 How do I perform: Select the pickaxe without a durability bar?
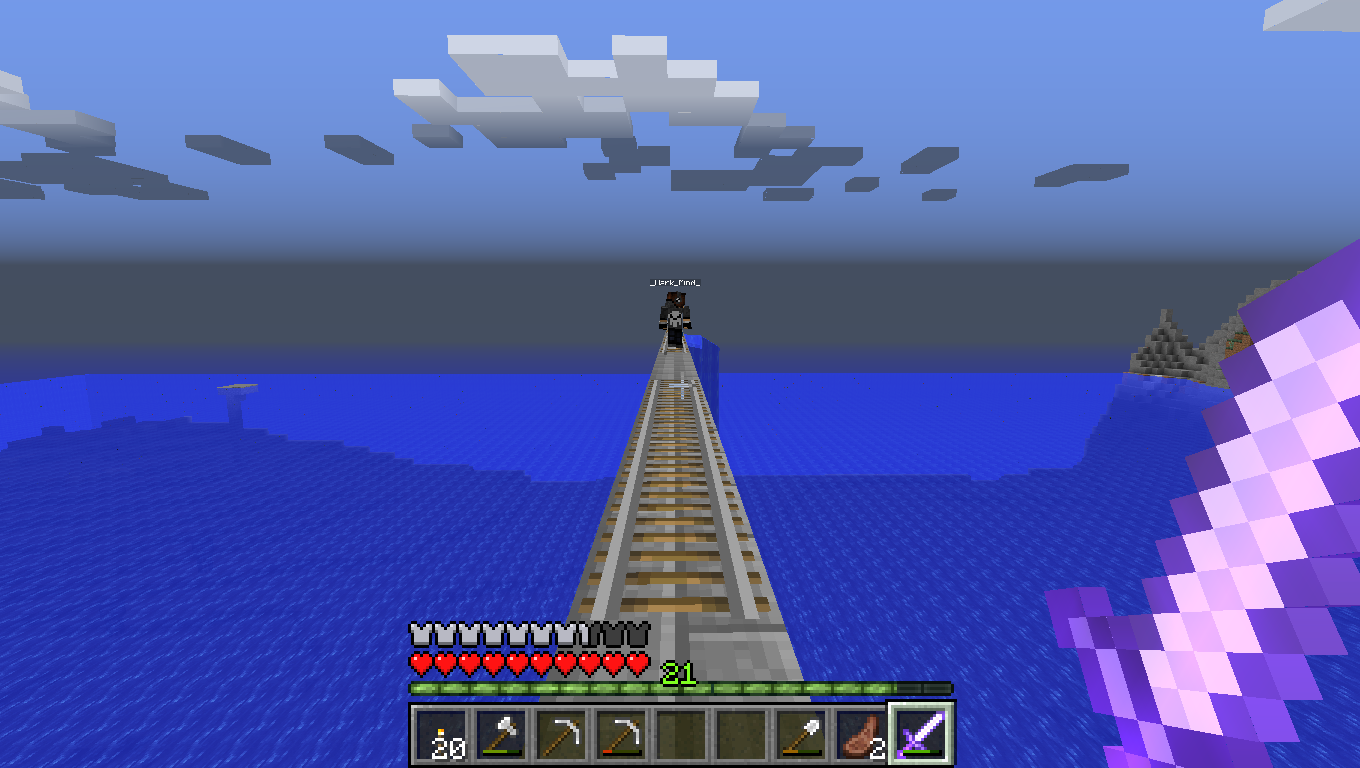coord(561,736)
